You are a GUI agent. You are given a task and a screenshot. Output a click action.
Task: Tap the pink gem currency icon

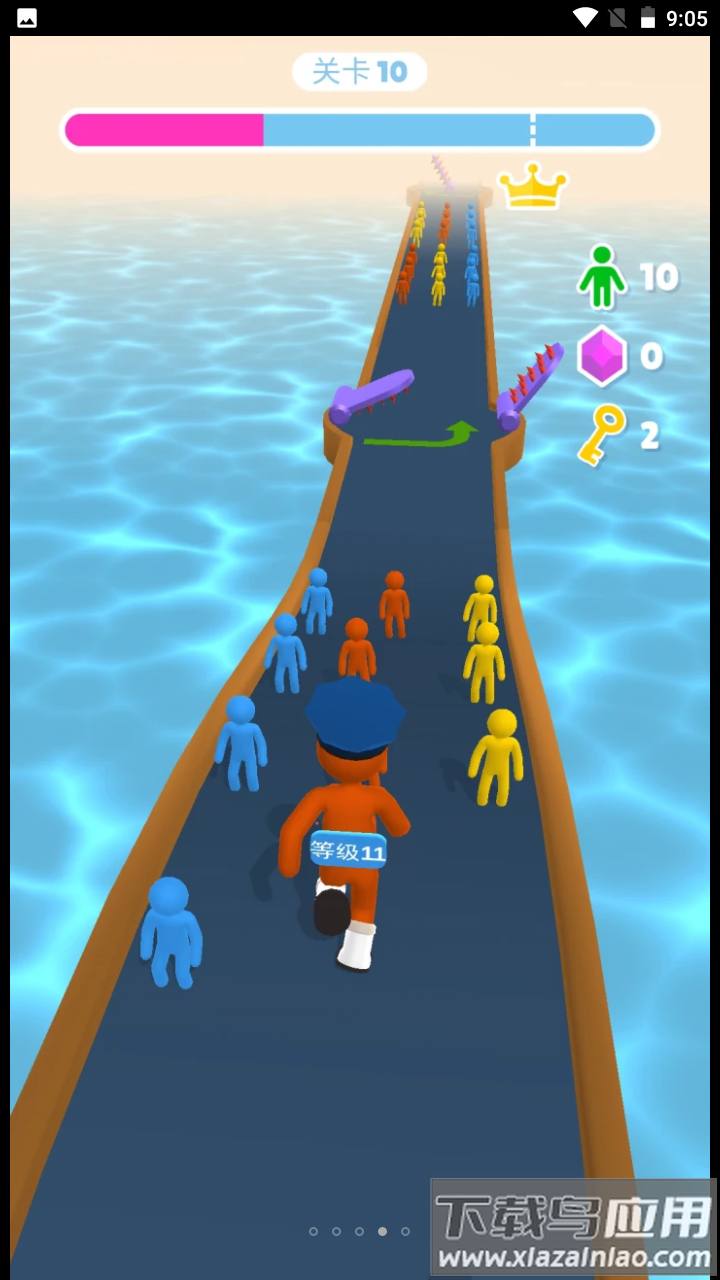(602, 356)
